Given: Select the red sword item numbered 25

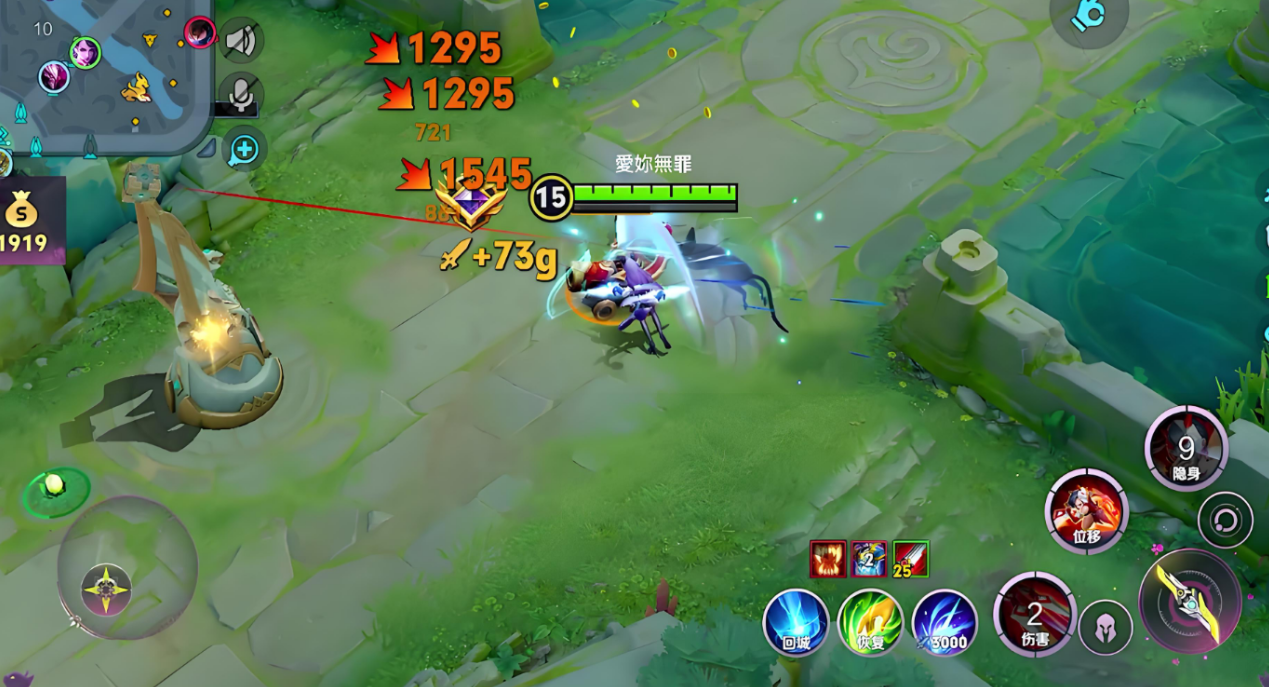Looking at the screenshot, I should pyautogui.click(x=911, y=559).
